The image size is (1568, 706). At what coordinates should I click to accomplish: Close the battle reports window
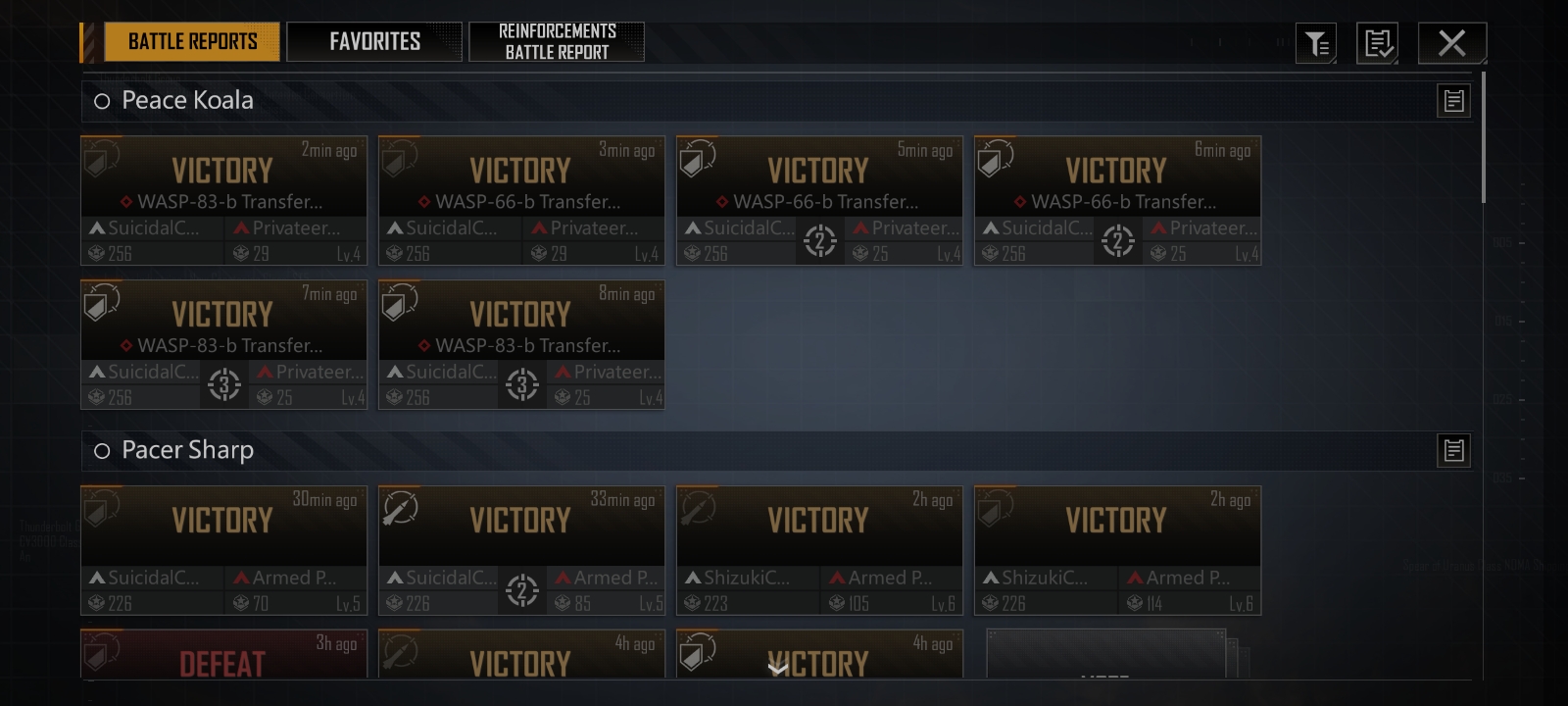point(1451,42)
